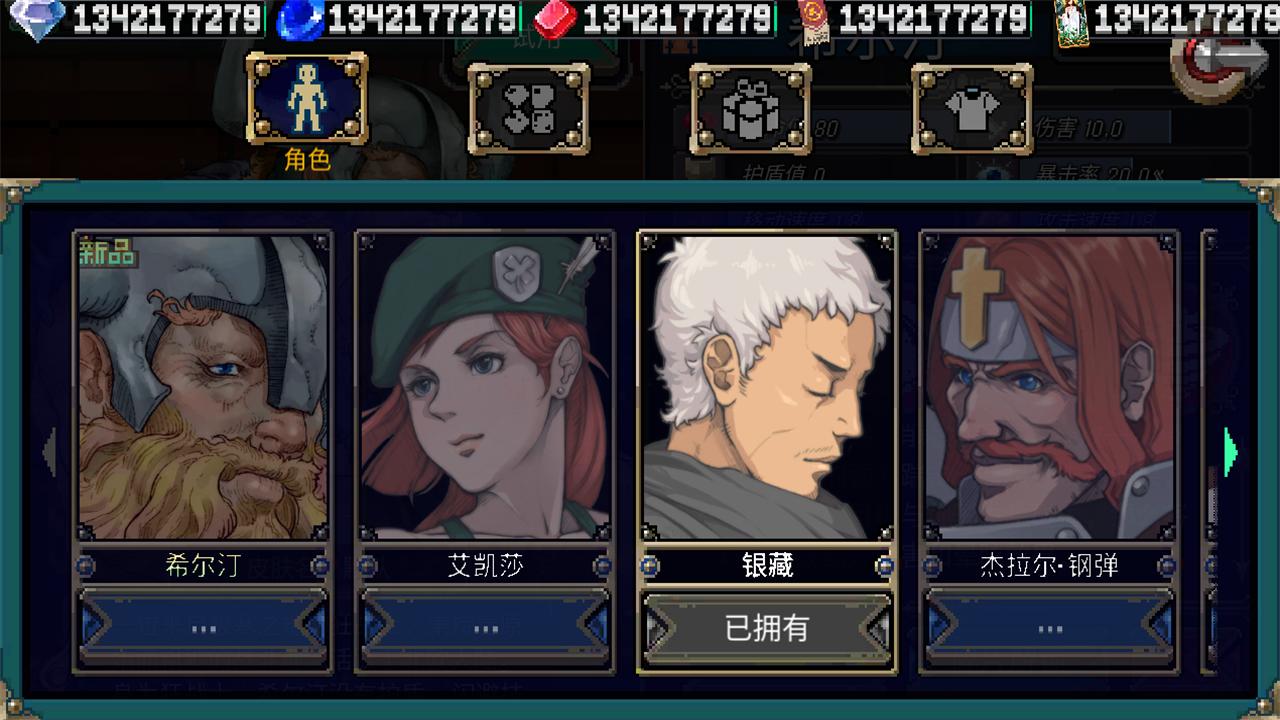Expand the left carousel arrow
The image size is (1280, 720).
(46, 453)
